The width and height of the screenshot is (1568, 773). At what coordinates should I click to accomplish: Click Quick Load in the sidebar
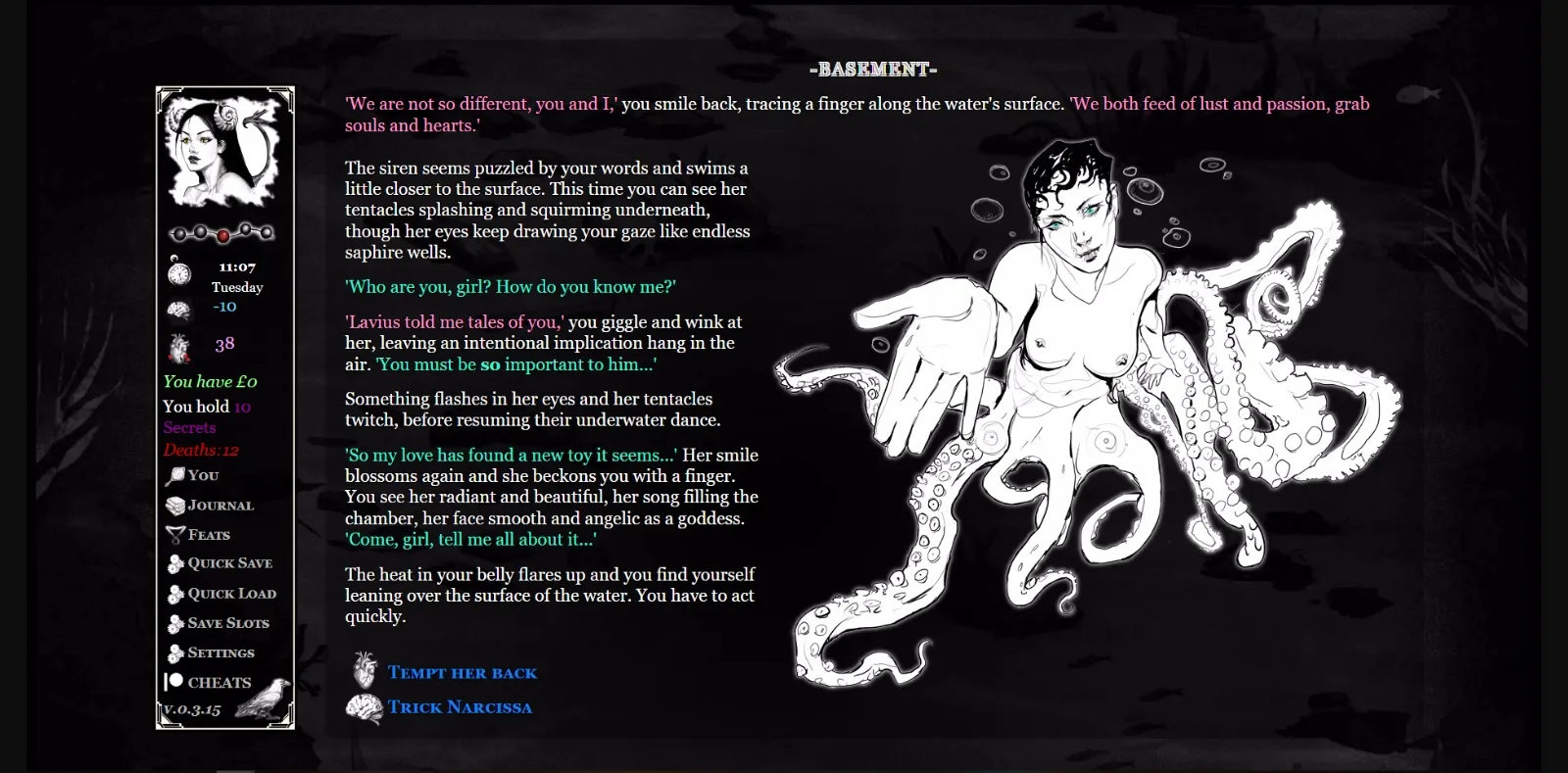pos(232,593)
